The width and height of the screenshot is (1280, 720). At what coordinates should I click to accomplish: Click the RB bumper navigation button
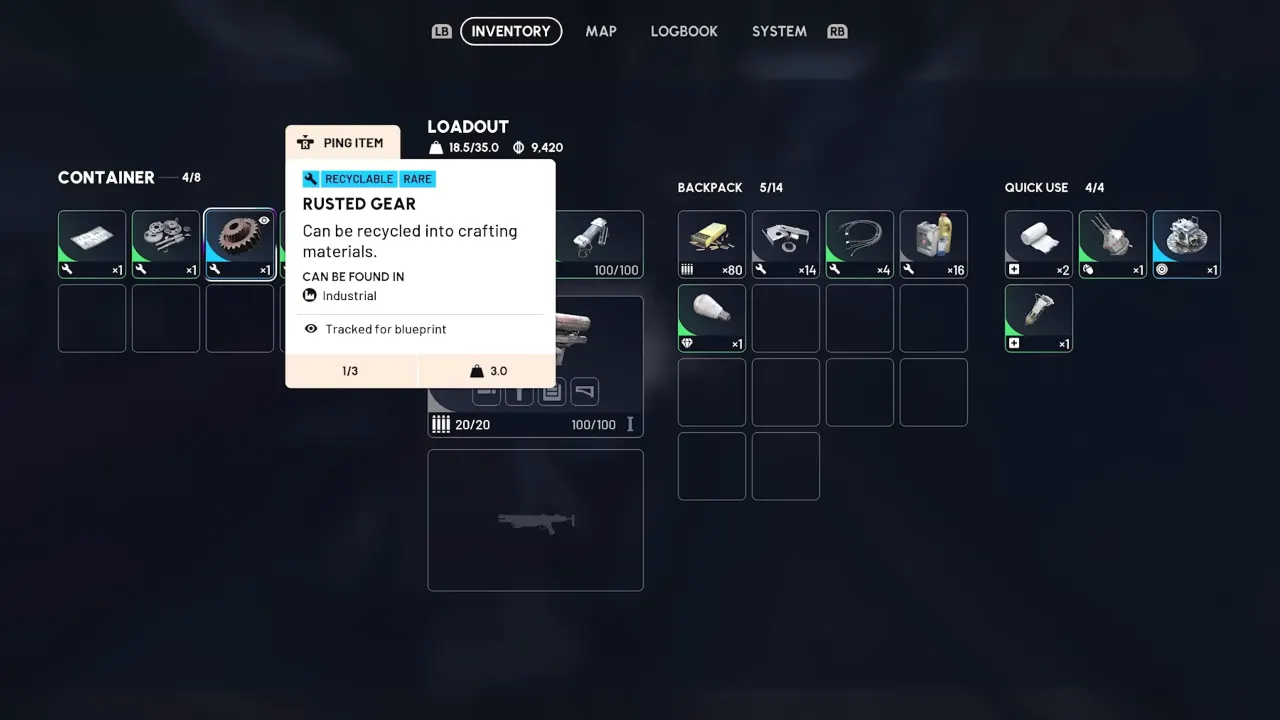[837, 31]
